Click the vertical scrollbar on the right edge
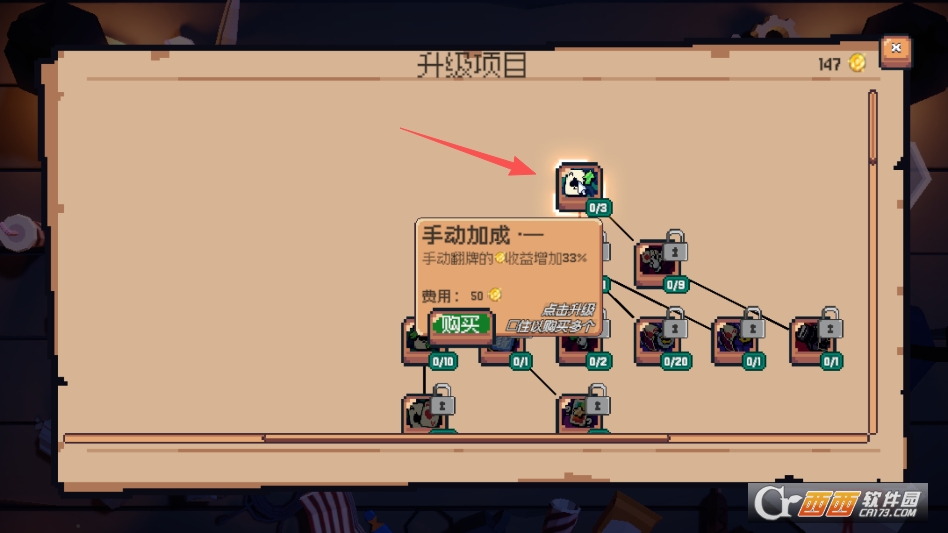This screenshot has width=948, height=533. pyautogui.click(x=873, y=128)
